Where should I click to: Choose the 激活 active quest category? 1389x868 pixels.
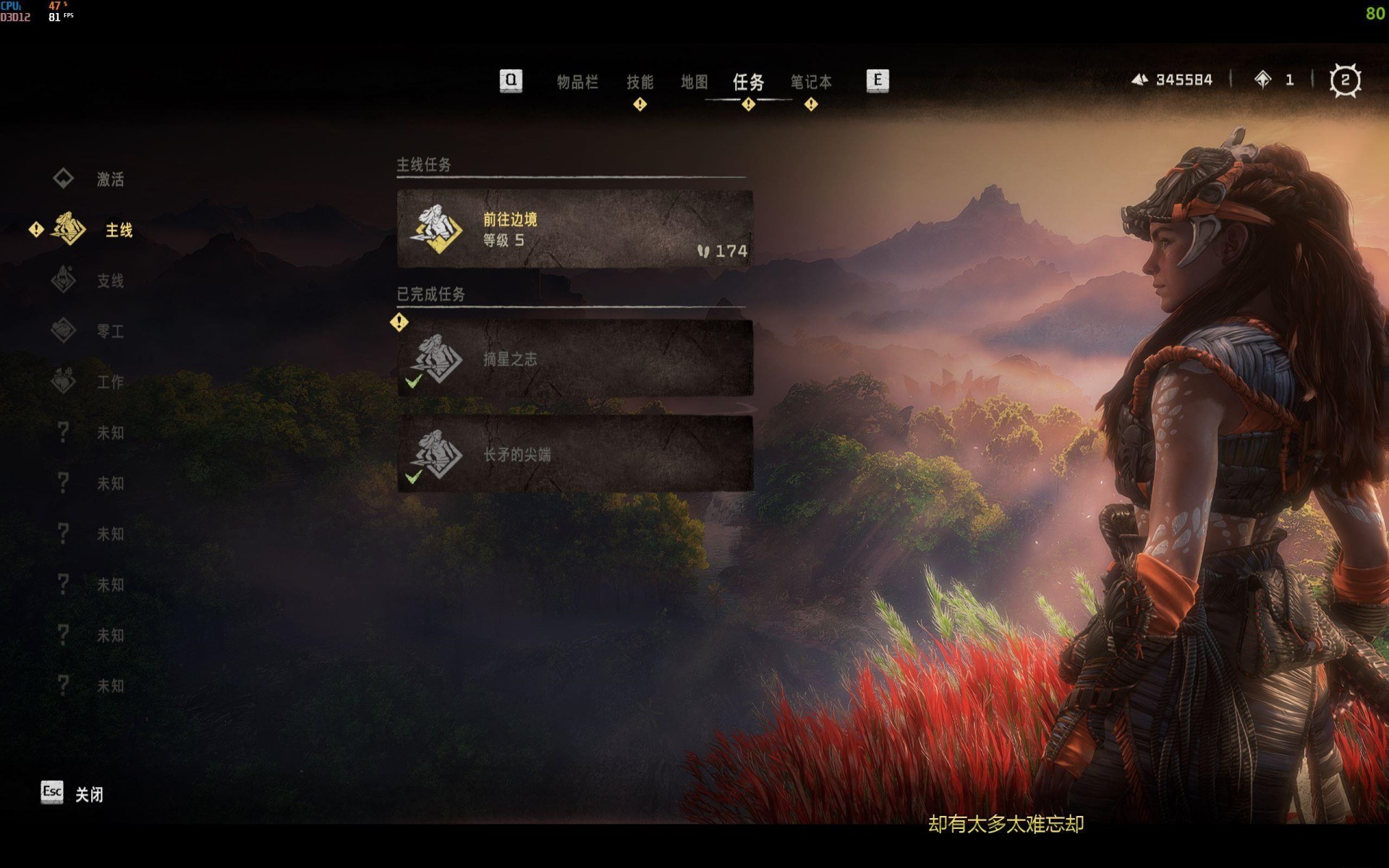(x=109, y=179)
